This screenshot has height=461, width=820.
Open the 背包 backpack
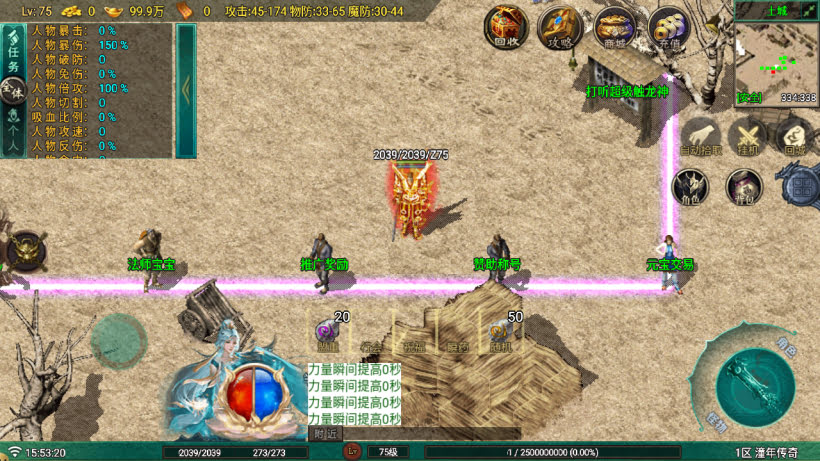743,187
